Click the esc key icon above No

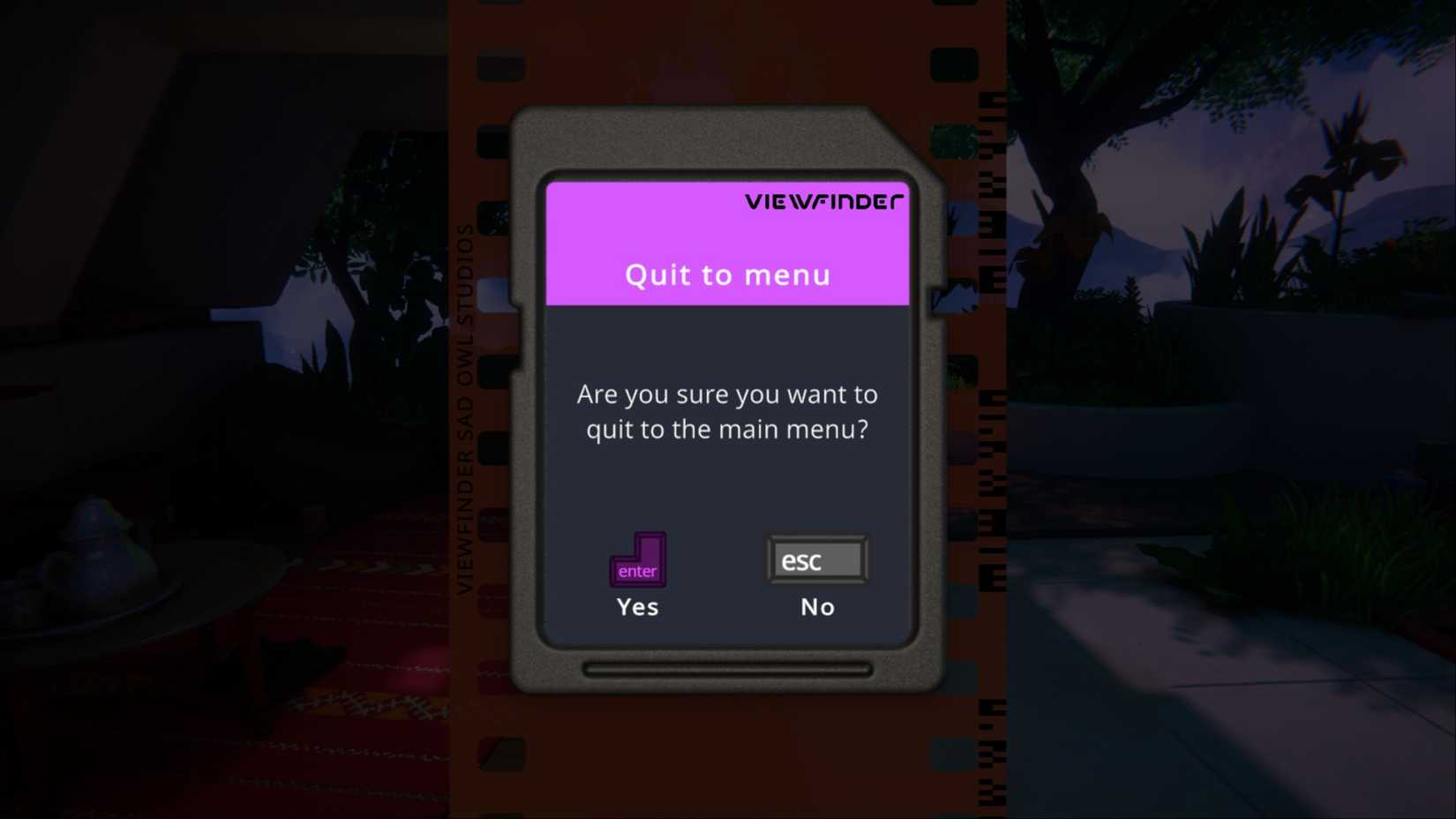816,560
